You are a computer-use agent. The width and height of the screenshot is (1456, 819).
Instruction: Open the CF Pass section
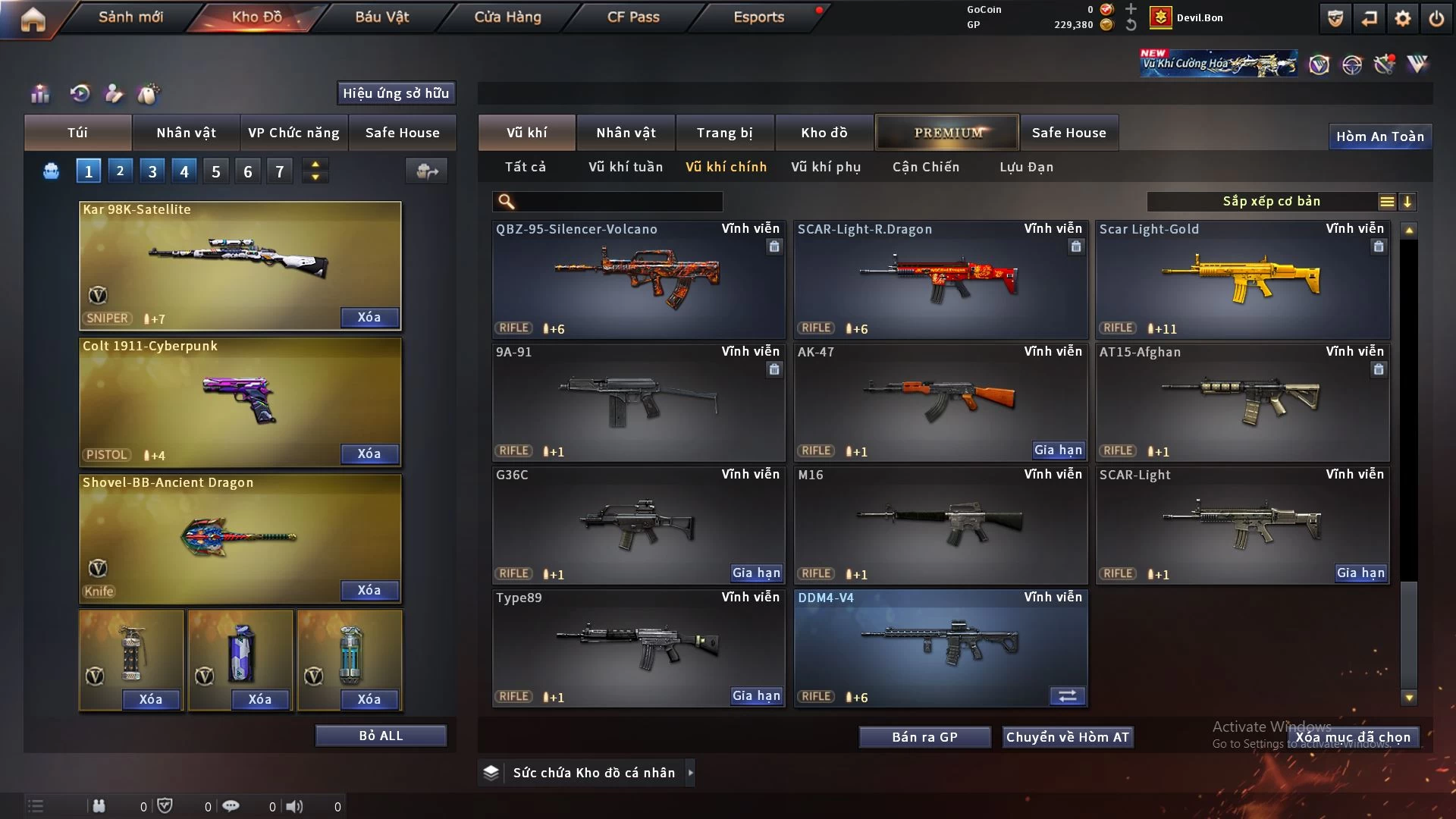633,17
